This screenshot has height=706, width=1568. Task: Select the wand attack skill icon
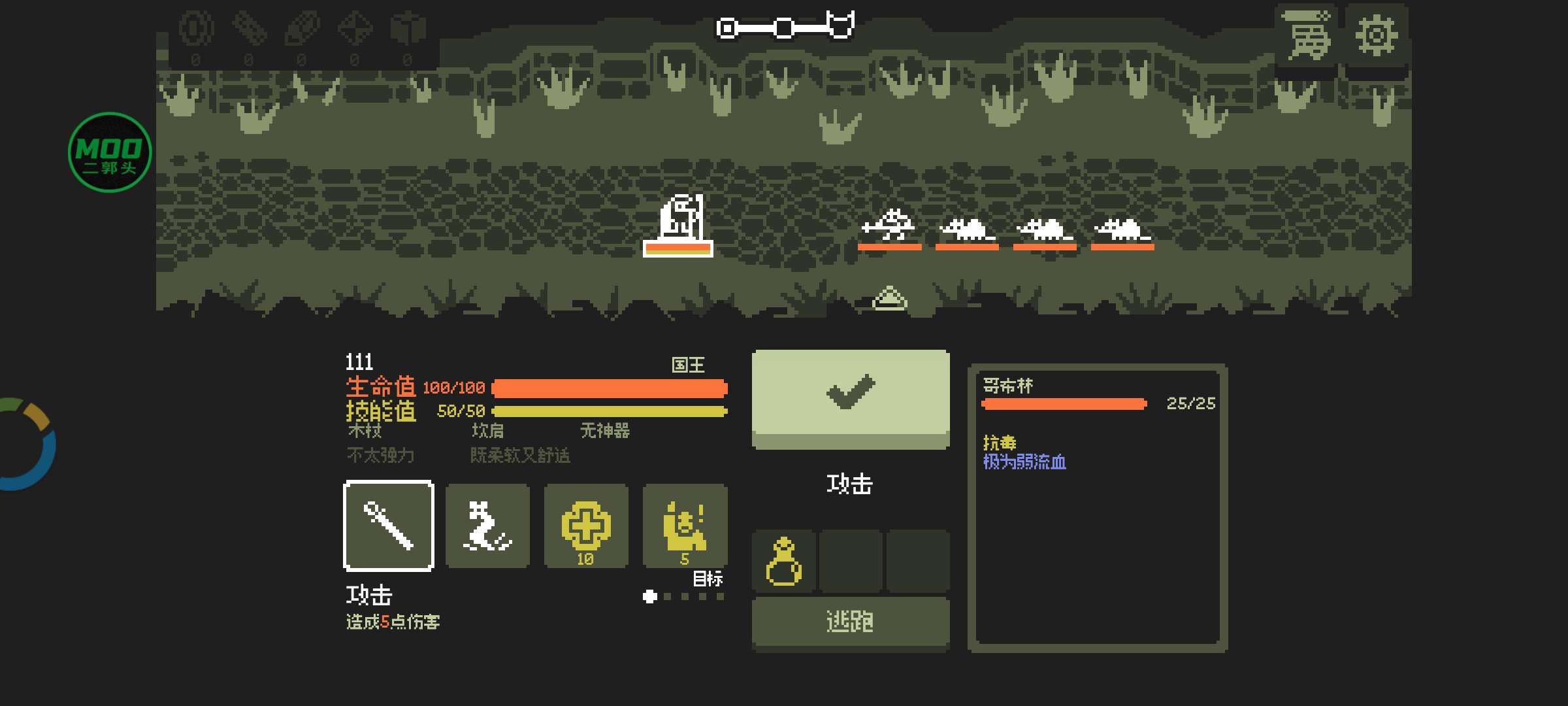[x=389, y=526]
